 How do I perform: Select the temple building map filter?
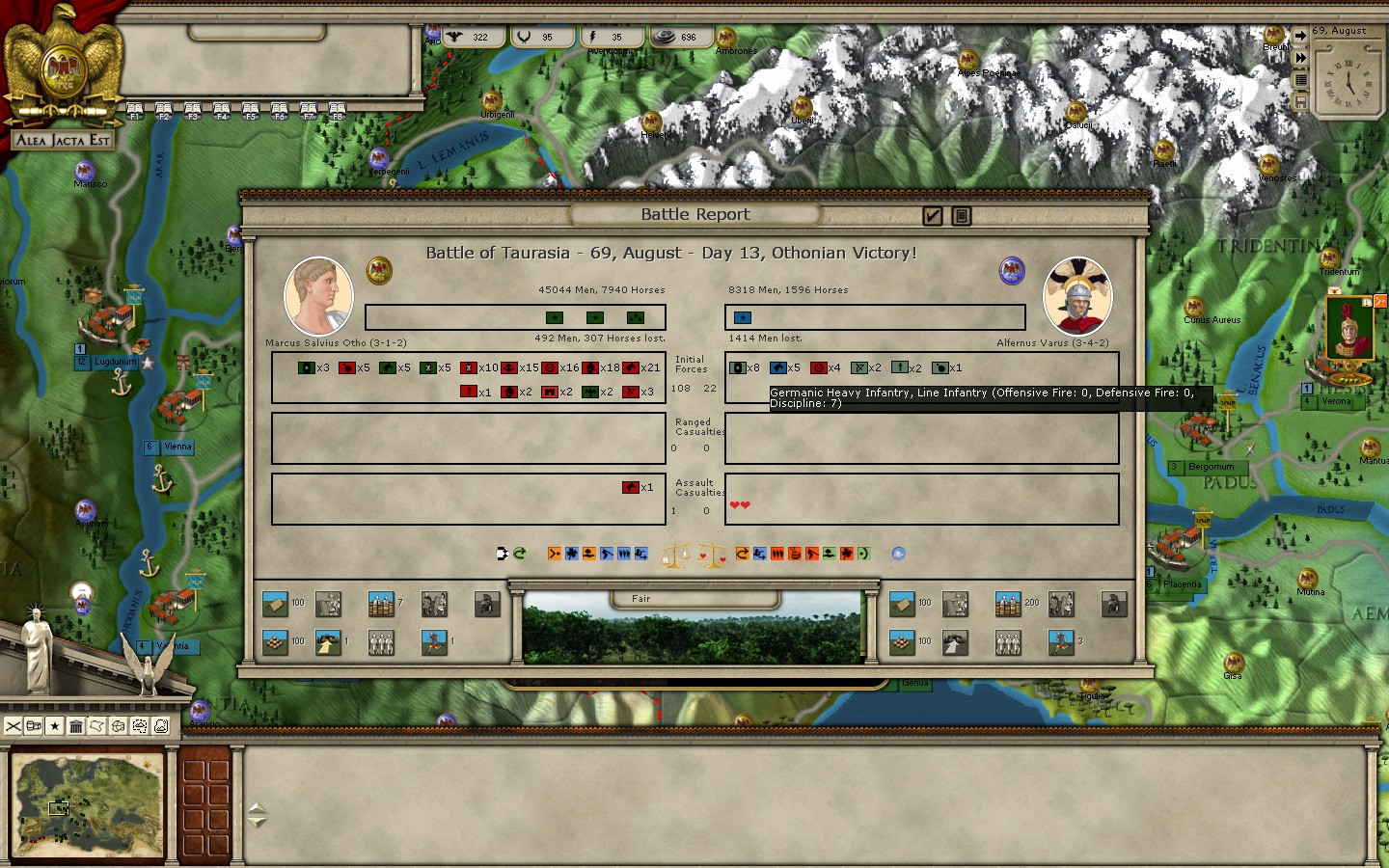tap(76, 726)
